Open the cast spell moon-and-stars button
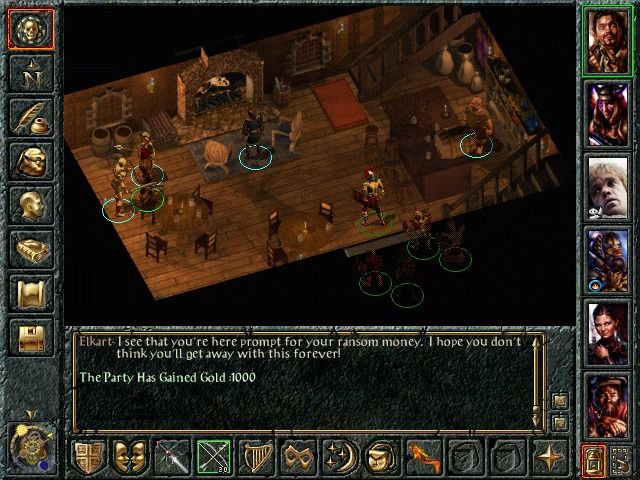This screenshot has height=480, width=640. pyautogui.click(x=340, y=457)
